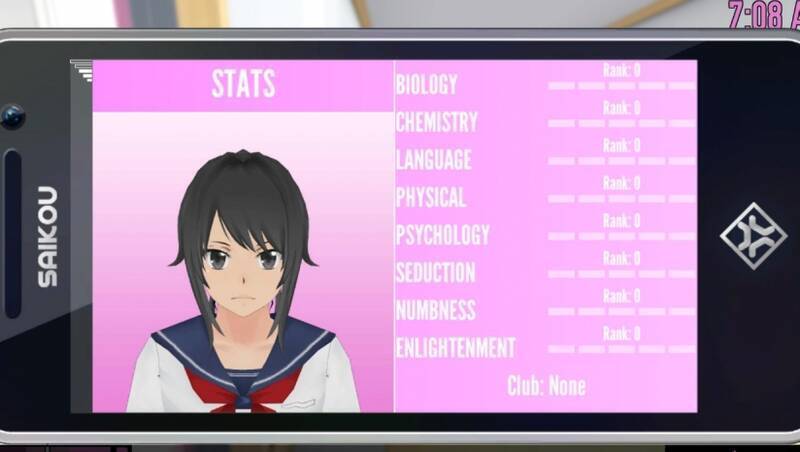Select the Club: None label
This screenshot has width=800, height=452.
[x=546, y=386]
